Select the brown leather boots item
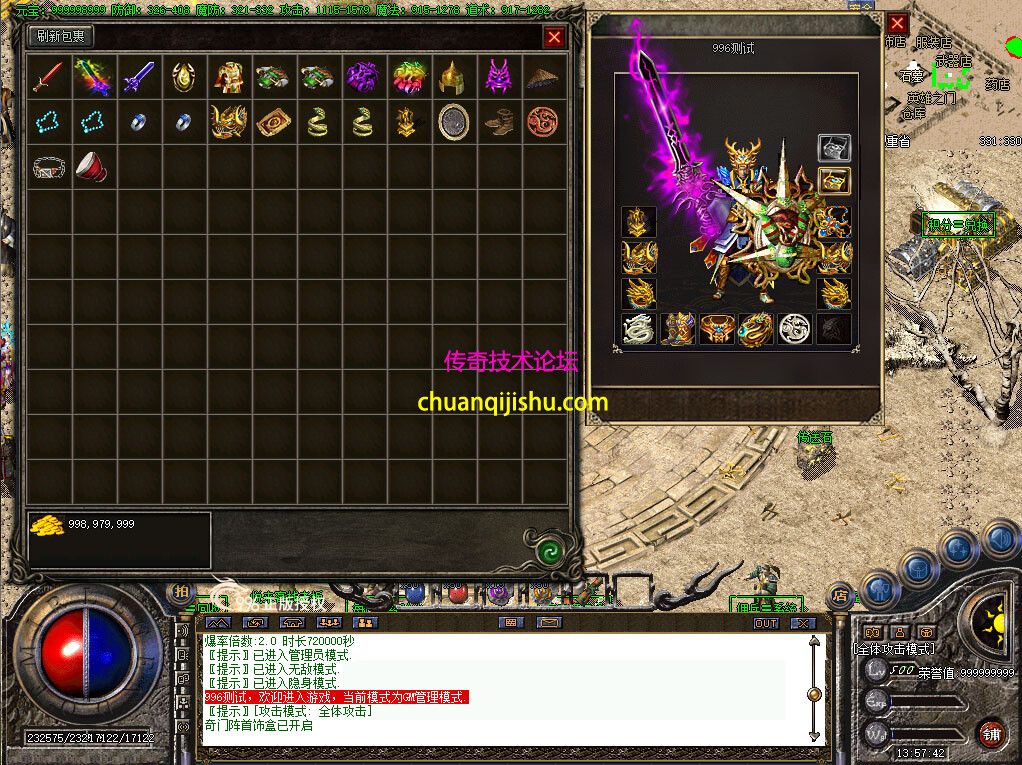Viewport: 1022px width, 765px height. pos(497,122)
